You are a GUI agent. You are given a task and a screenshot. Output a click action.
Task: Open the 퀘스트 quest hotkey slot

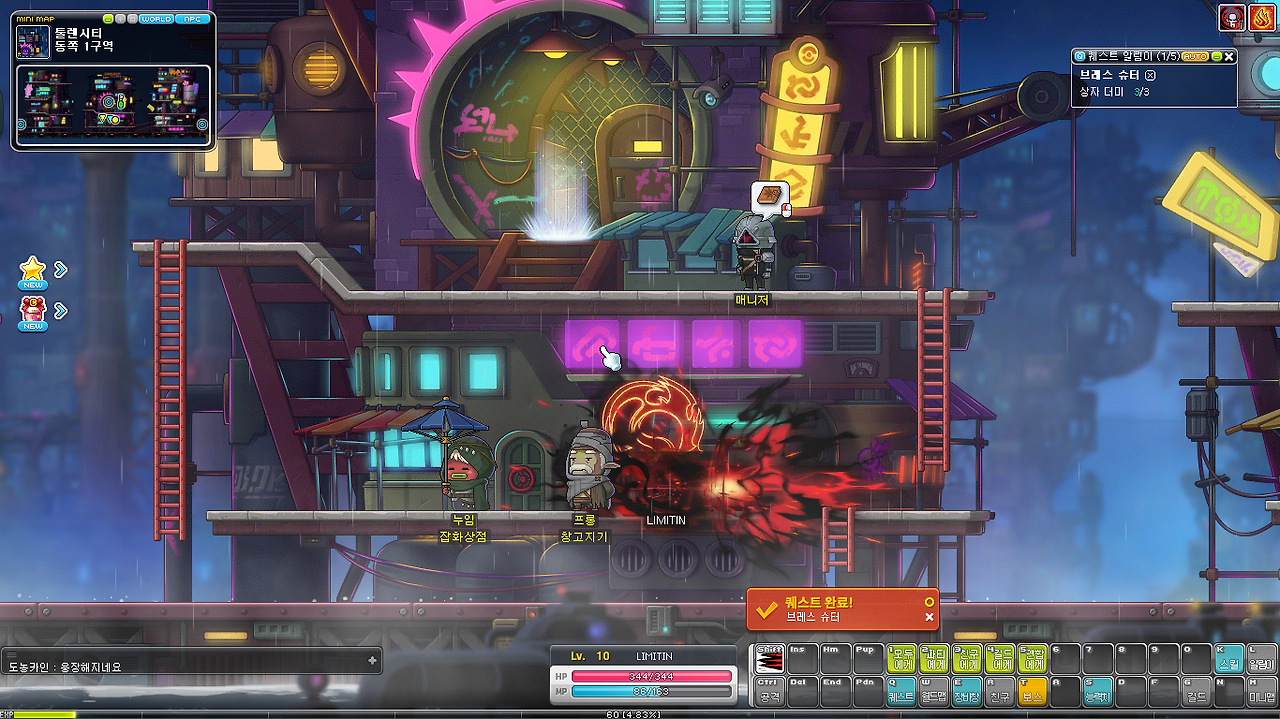(x=901, y=690)
